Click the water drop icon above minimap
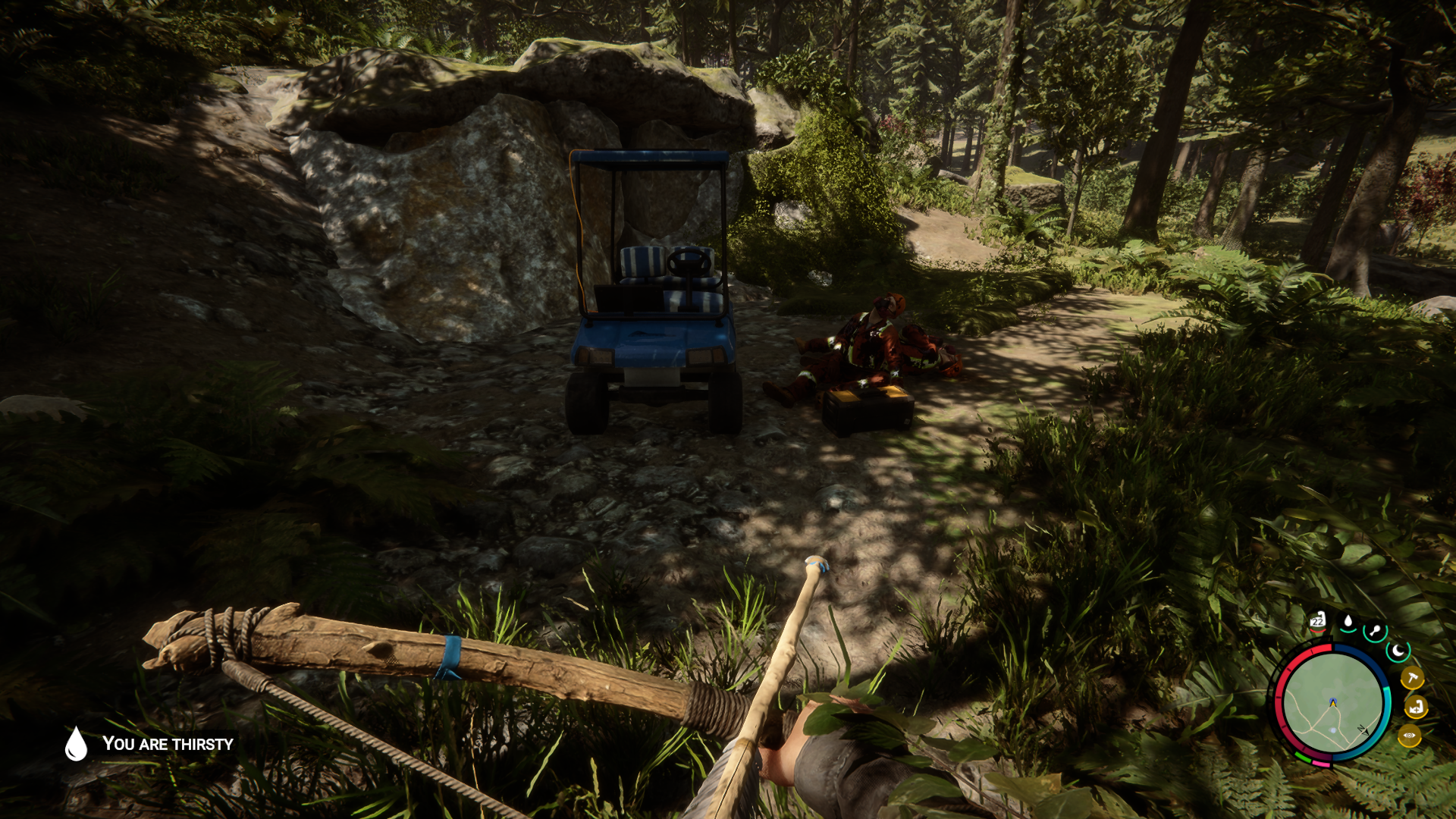The height and width of the screenshot is (819, 1456). [x=1348, y=623]
